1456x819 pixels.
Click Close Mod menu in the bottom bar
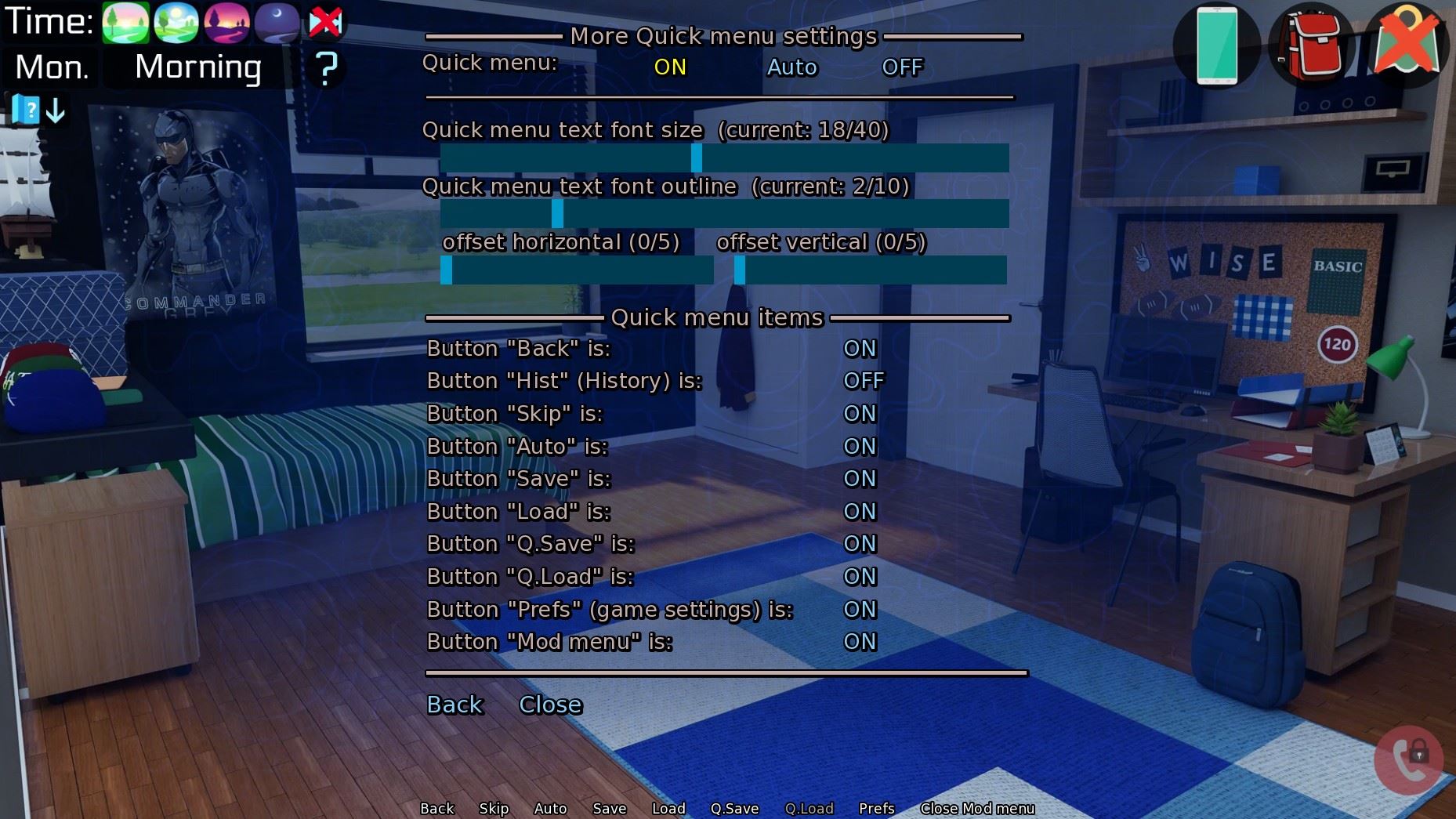pyautogui.click(x=977, y=808)
